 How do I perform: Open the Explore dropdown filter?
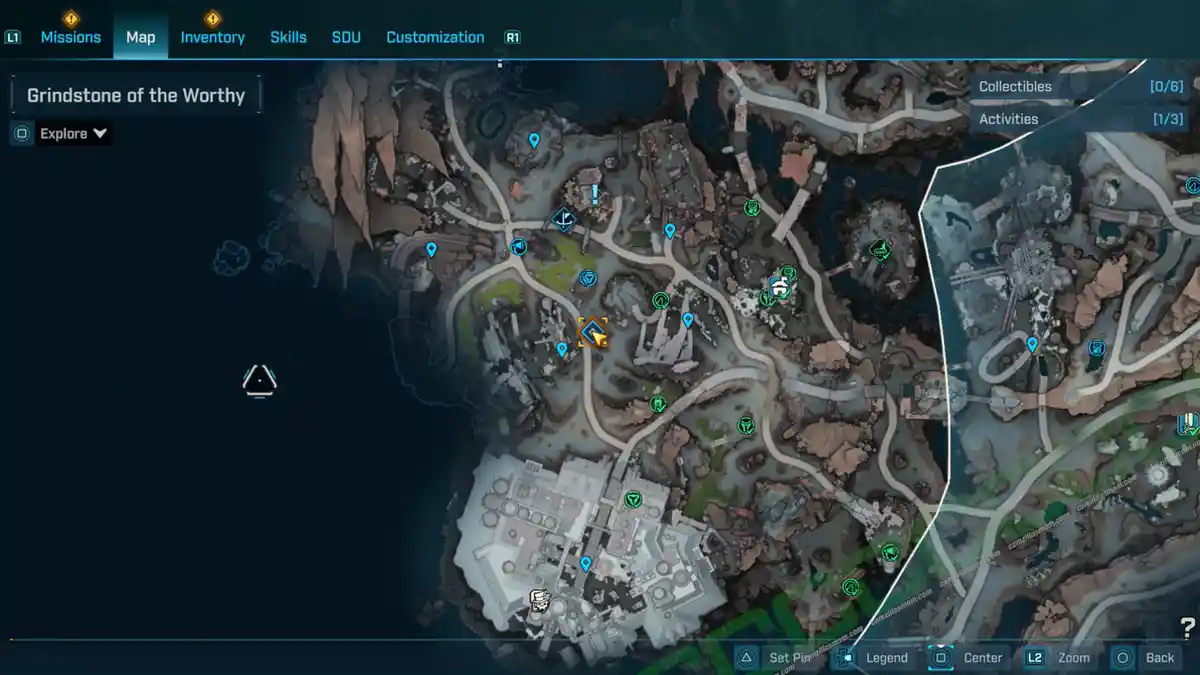pos(73,134)
